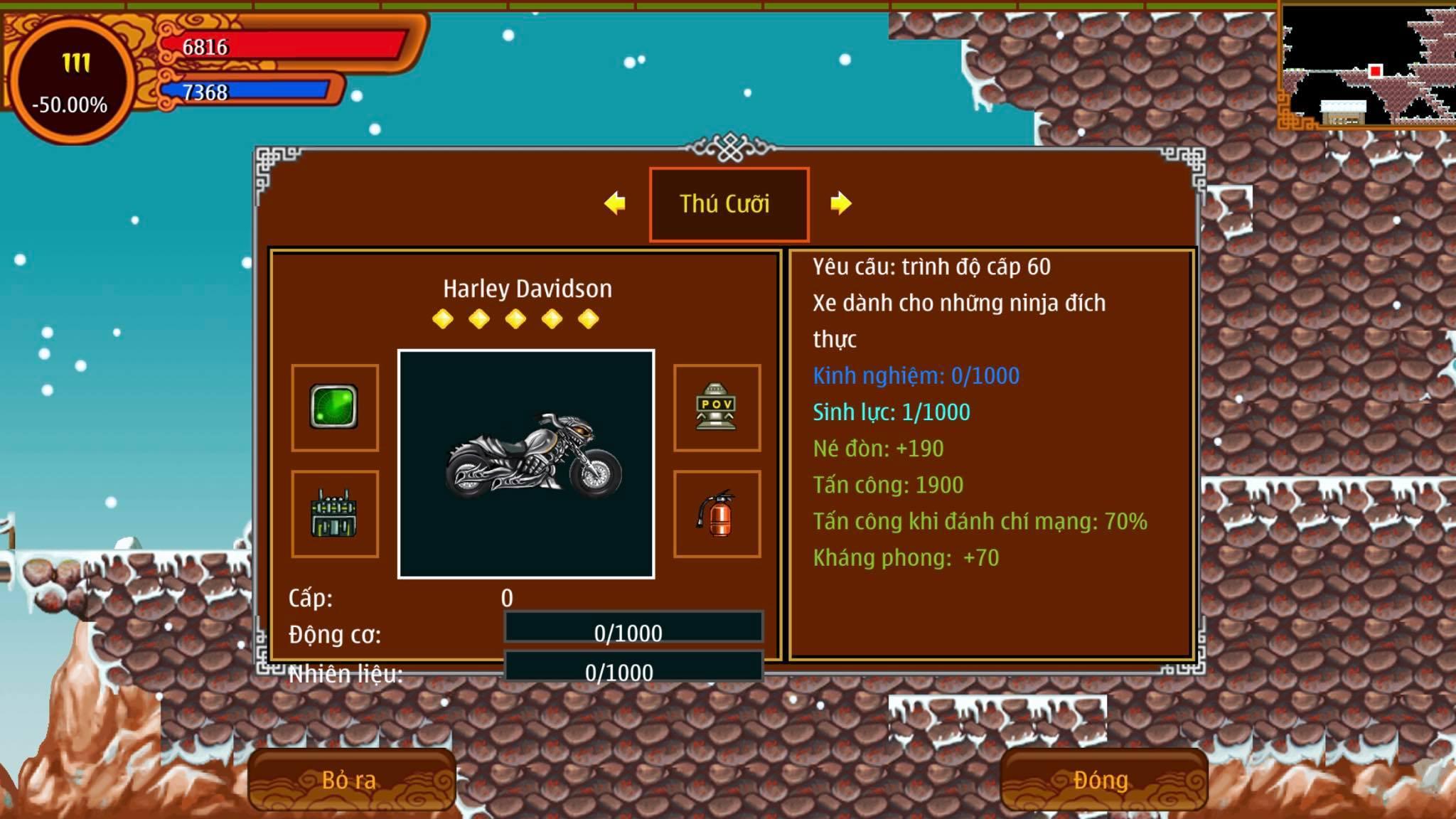Choose the POV device equipment slot
Viewport: 1456px width, 819px height.
[x=717, y=407]
